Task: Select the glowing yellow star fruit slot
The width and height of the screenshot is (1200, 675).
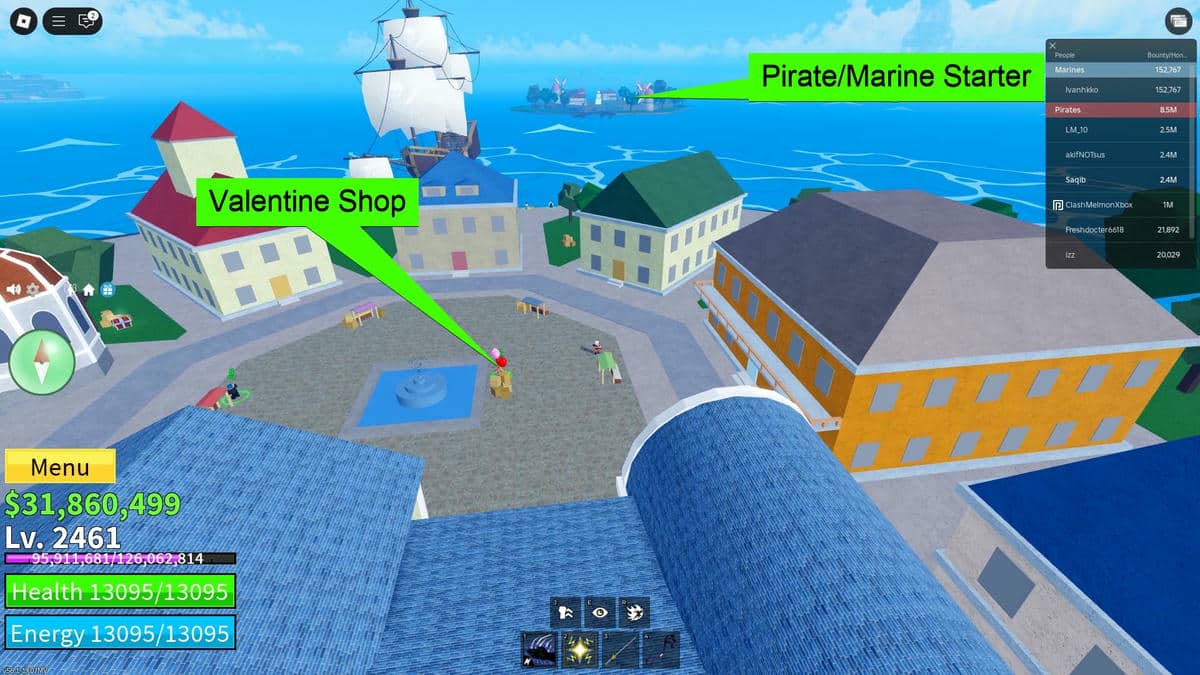Action: click(x=579, y=650)
